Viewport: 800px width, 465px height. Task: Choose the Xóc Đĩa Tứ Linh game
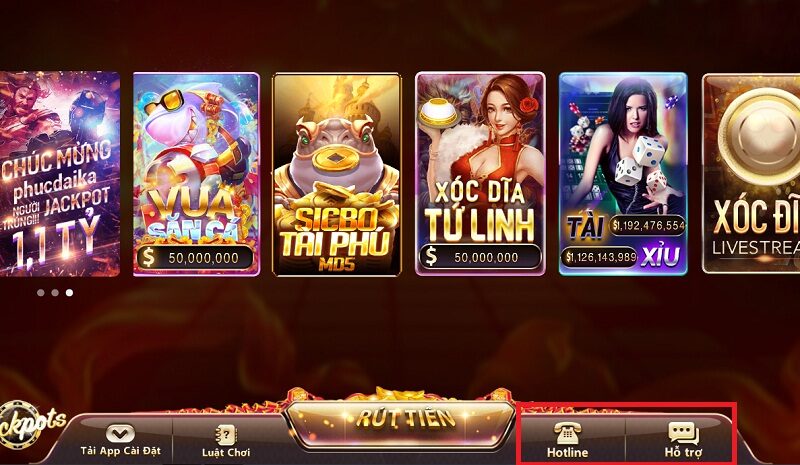(479, 174)
